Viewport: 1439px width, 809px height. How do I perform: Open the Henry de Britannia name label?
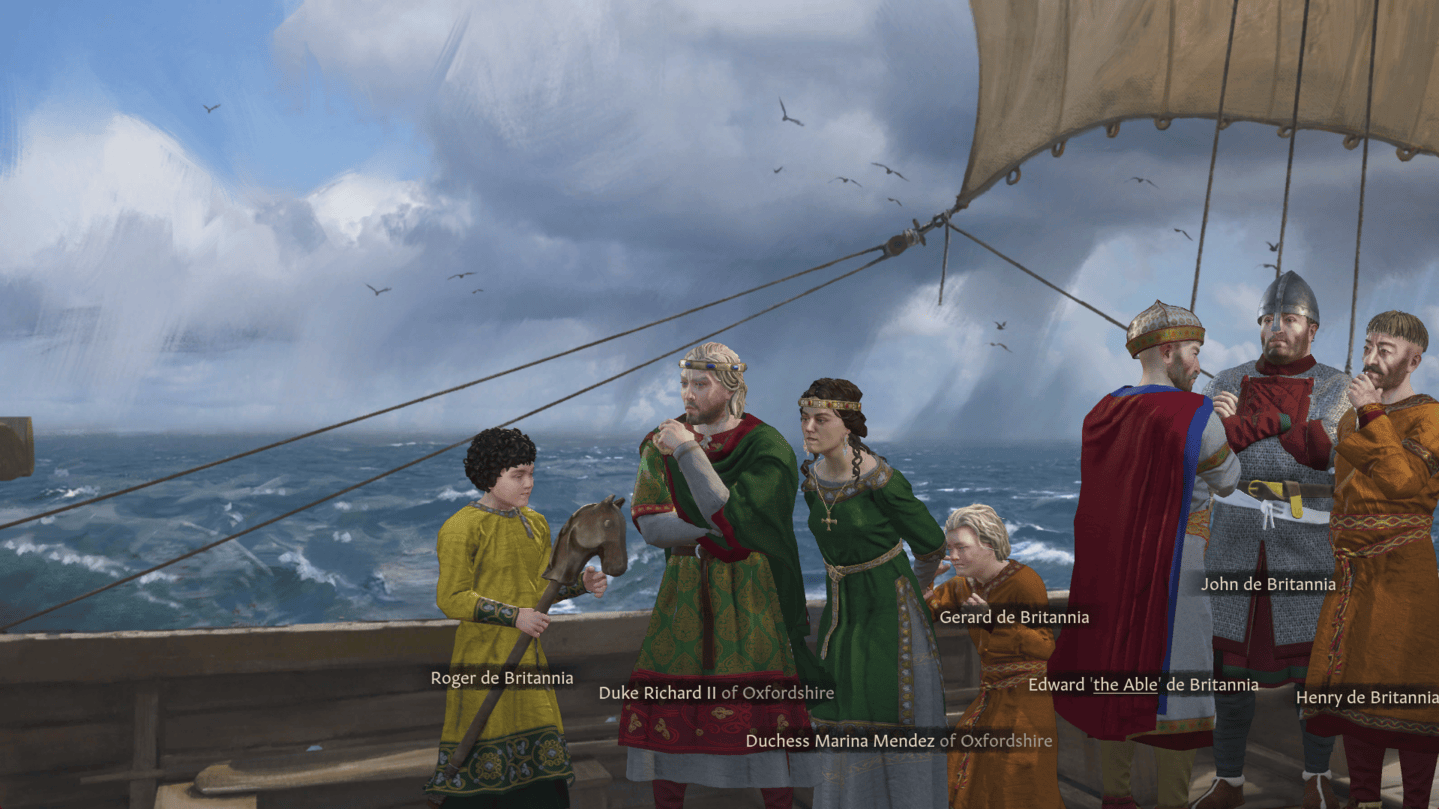coord(1366,698)
